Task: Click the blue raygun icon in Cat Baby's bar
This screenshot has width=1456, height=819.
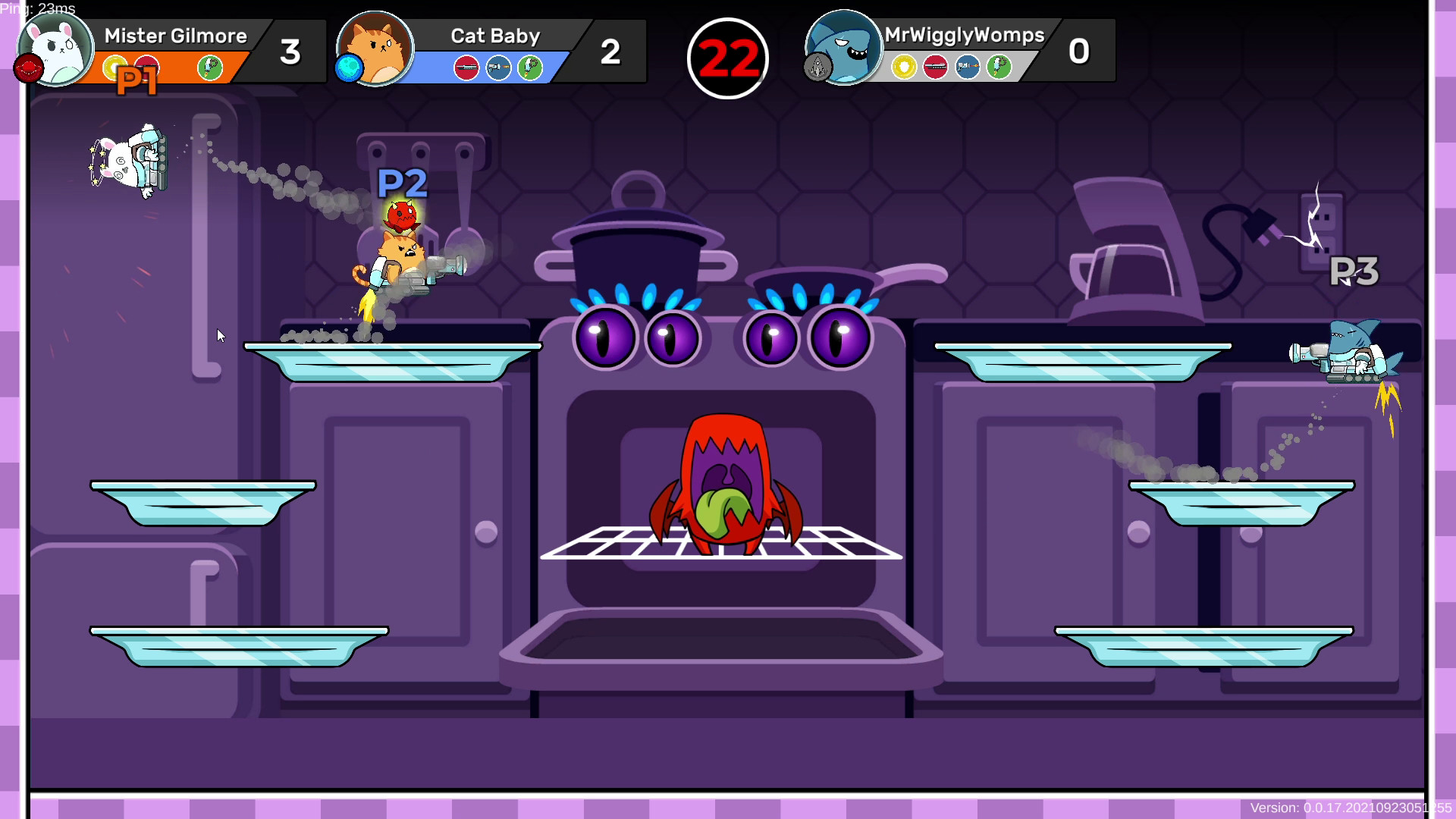Action: click(x=497, y=67)
